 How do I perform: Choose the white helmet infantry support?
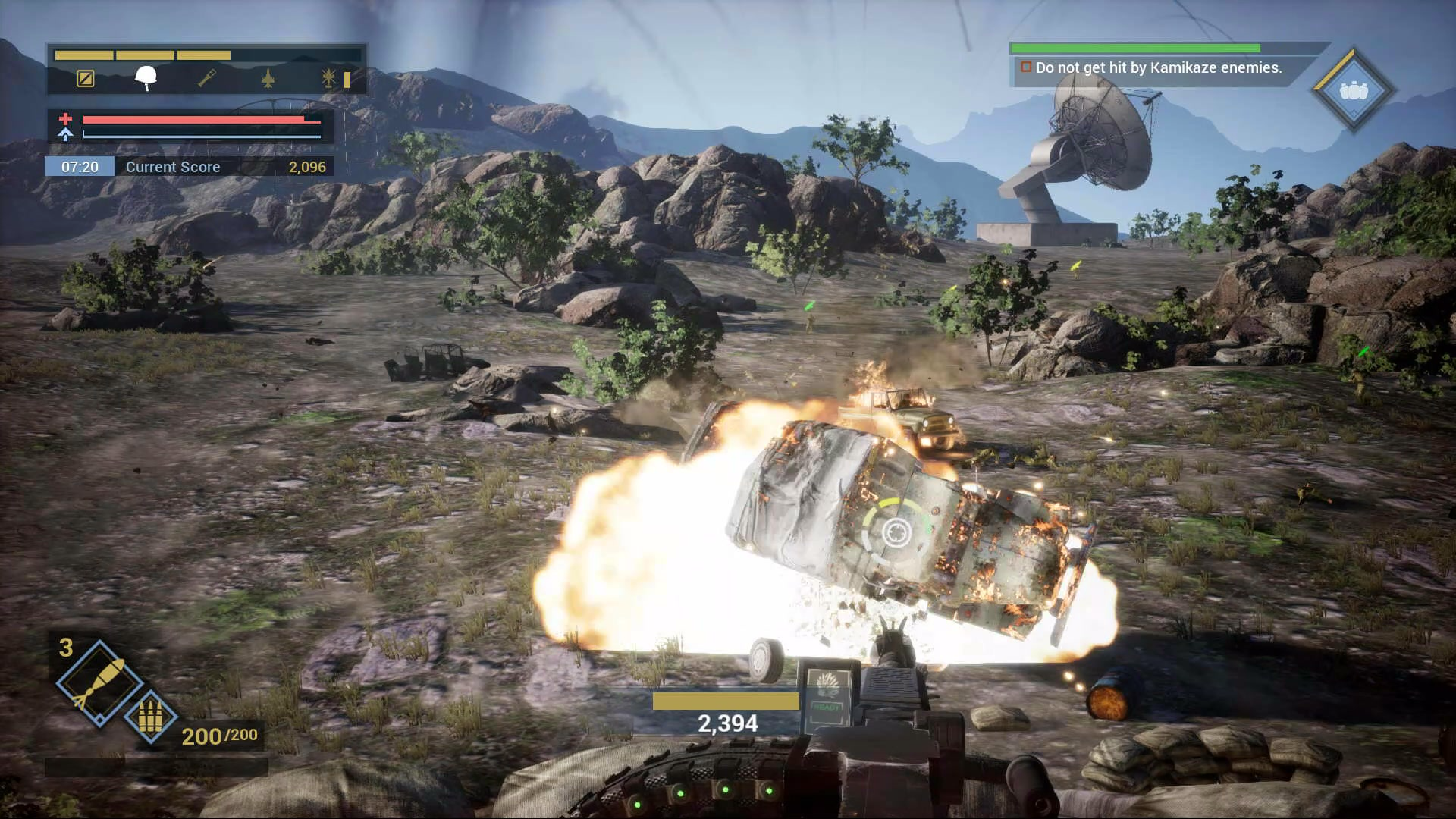(146, 77)
